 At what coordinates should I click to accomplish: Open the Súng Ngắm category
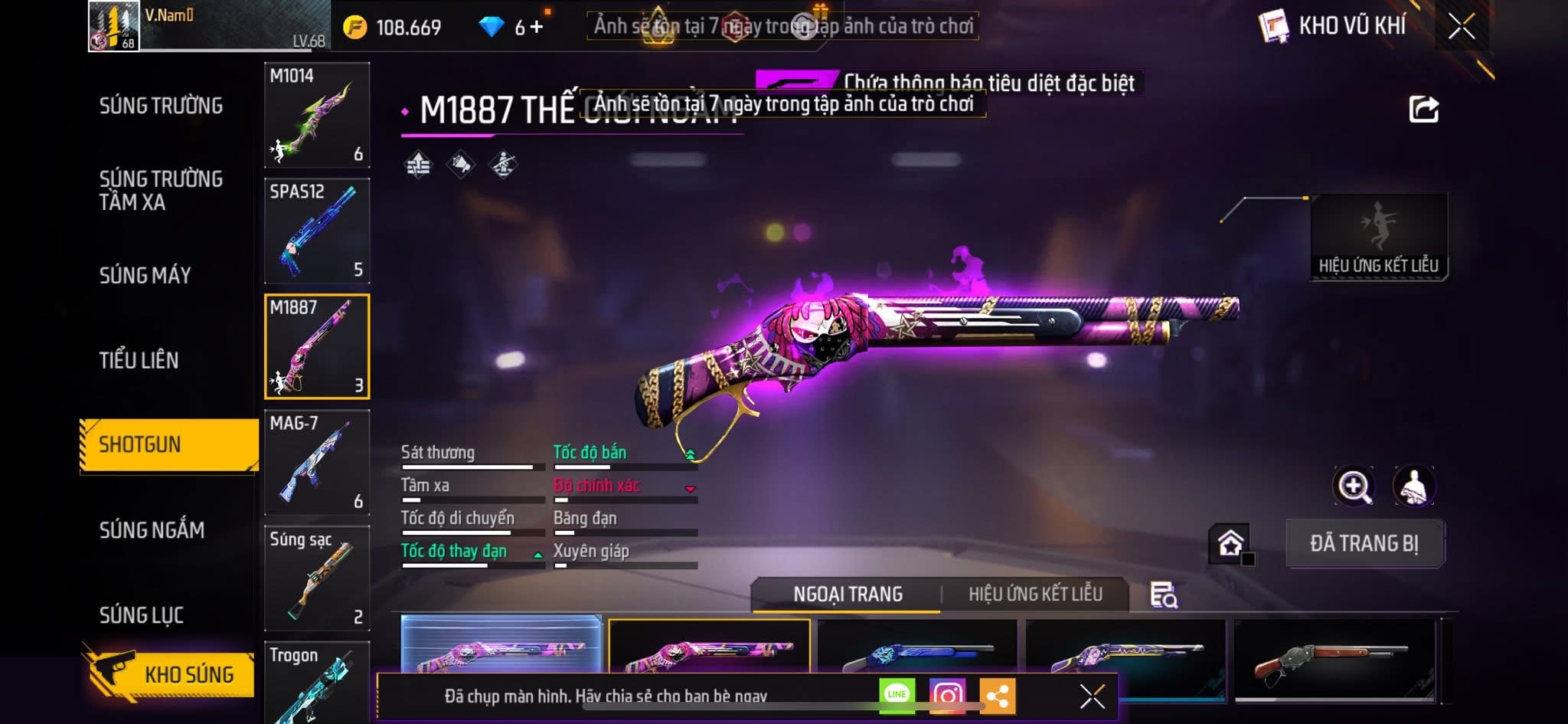coord(152,529)
